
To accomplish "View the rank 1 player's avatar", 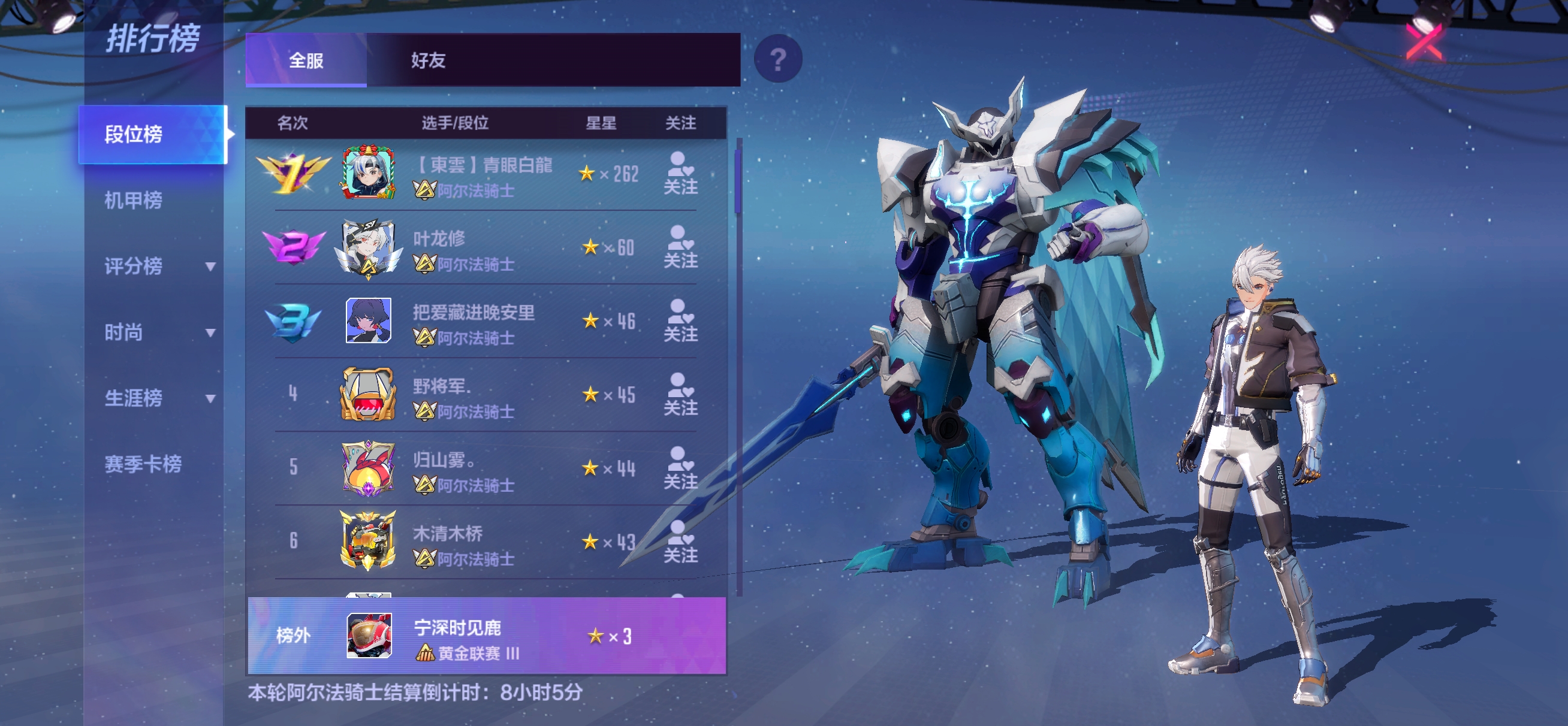I will pos(368,174).
